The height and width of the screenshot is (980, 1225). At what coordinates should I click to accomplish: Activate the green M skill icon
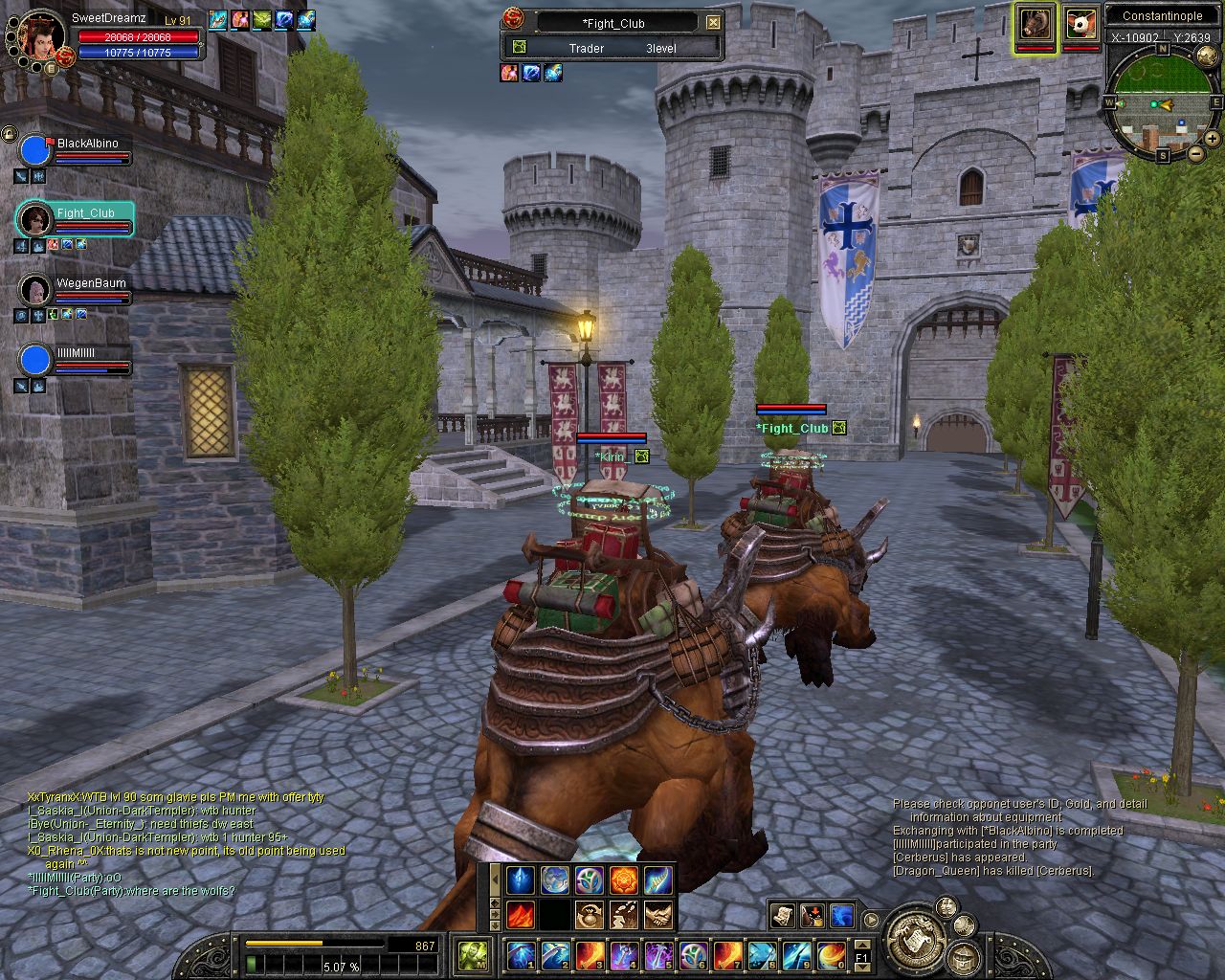(x=472, y=954)
